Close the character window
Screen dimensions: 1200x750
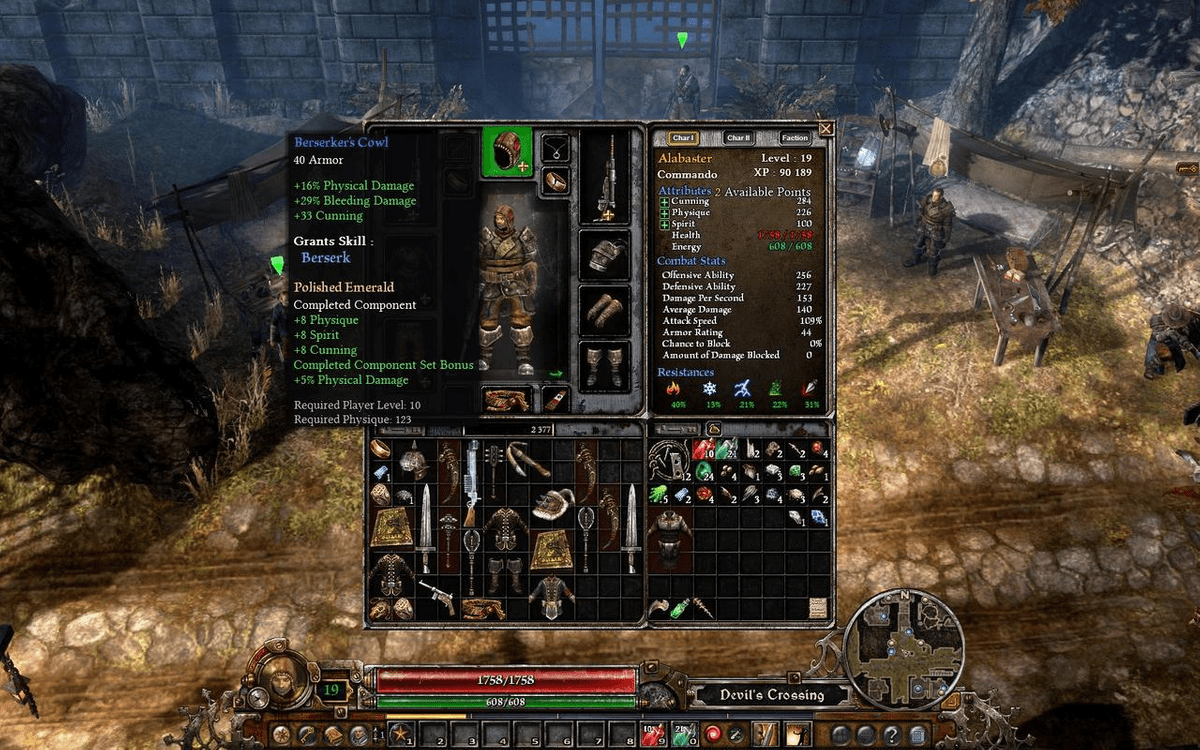pos(826,129)
